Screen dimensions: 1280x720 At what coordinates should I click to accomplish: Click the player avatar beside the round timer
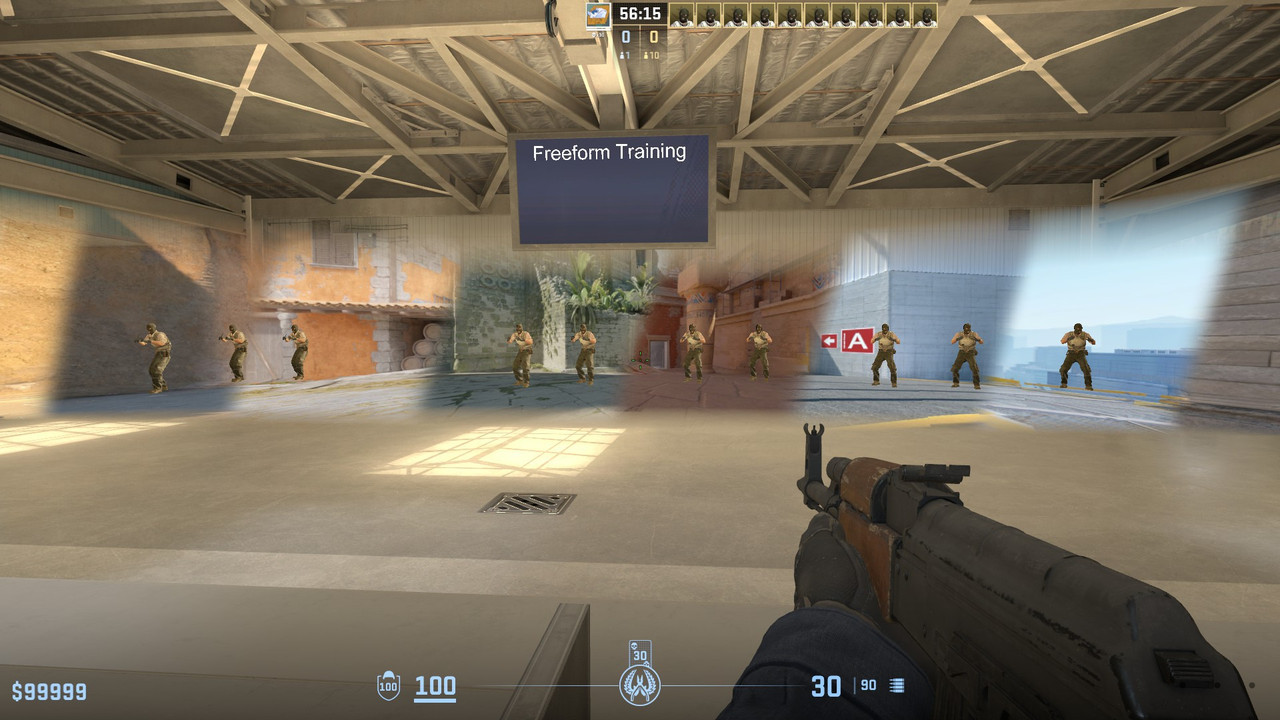click(x=598, y=14)
